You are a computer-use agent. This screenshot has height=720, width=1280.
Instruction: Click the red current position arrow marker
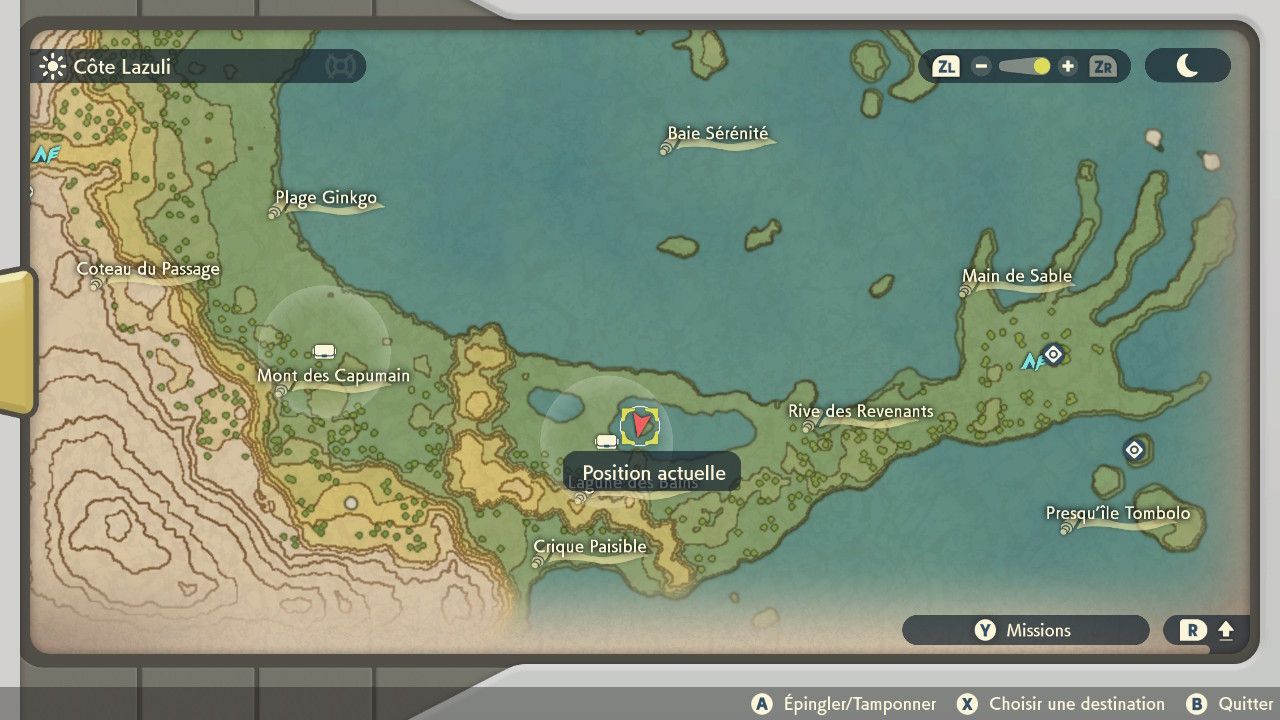tap(640, 426)
